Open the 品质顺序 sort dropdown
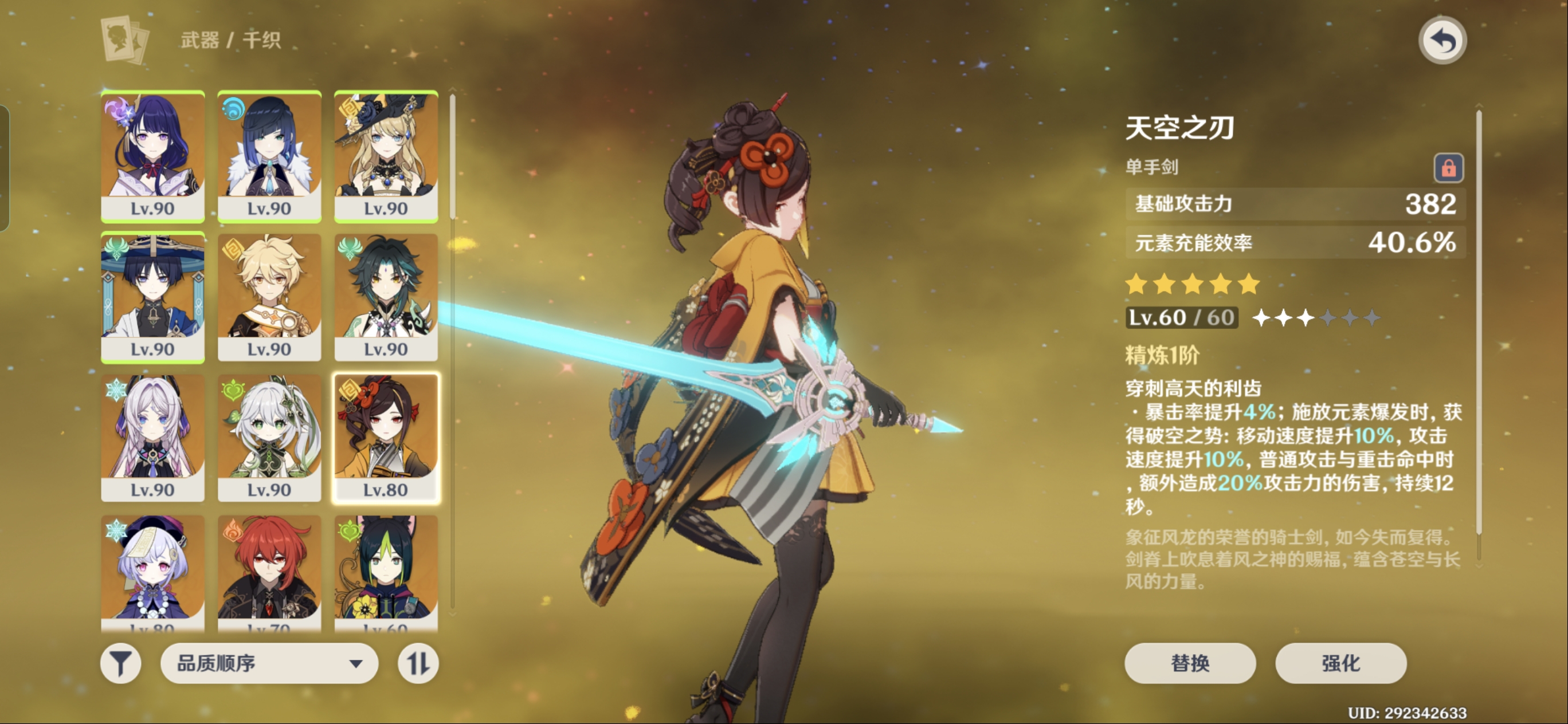 tap(269, 663)
